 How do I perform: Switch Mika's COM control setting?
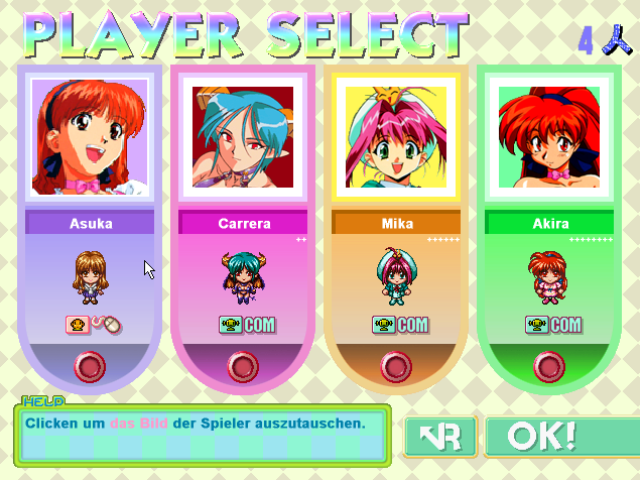(x=399, y=325)
